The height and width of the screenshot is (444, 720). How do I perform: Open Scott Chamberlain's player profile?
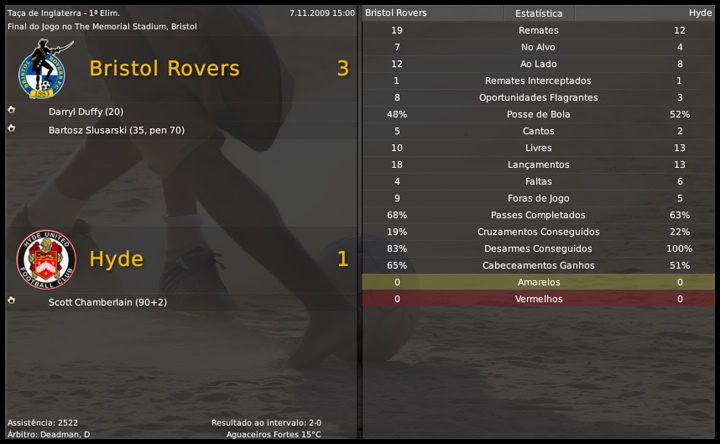[x=107, y=301]
